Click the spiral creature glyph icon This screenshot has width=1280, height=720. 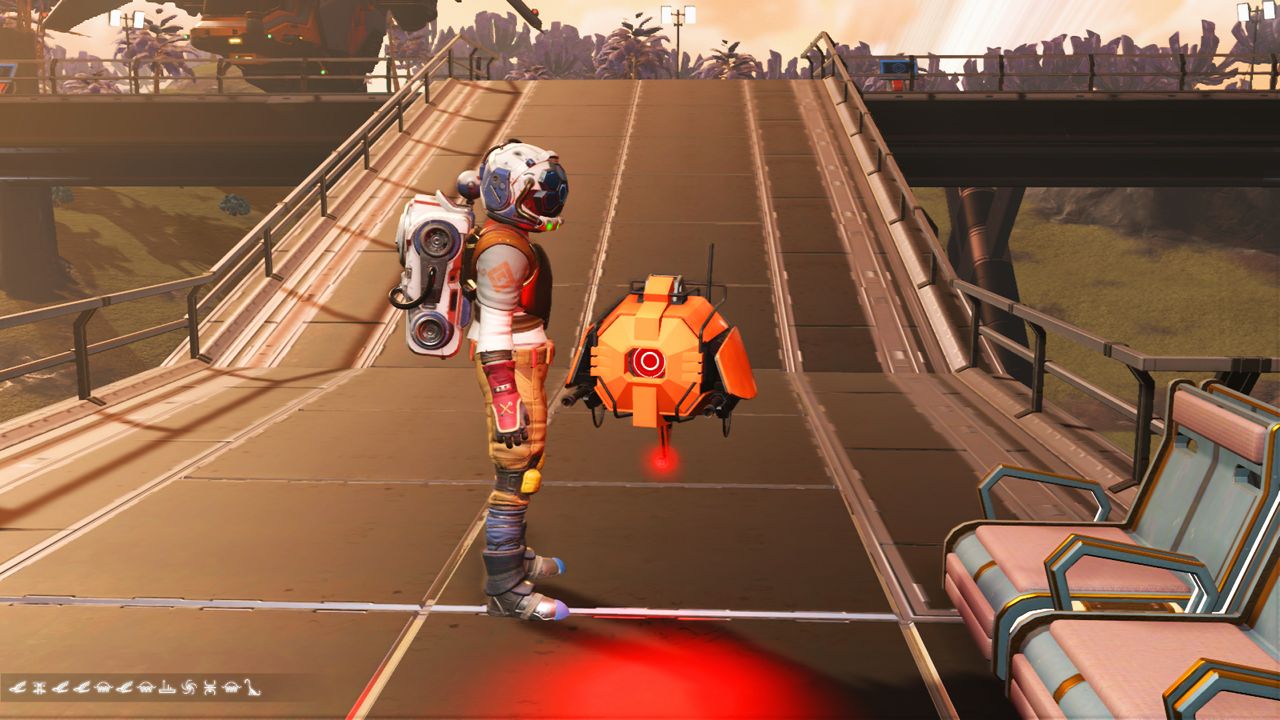(188, 688)
